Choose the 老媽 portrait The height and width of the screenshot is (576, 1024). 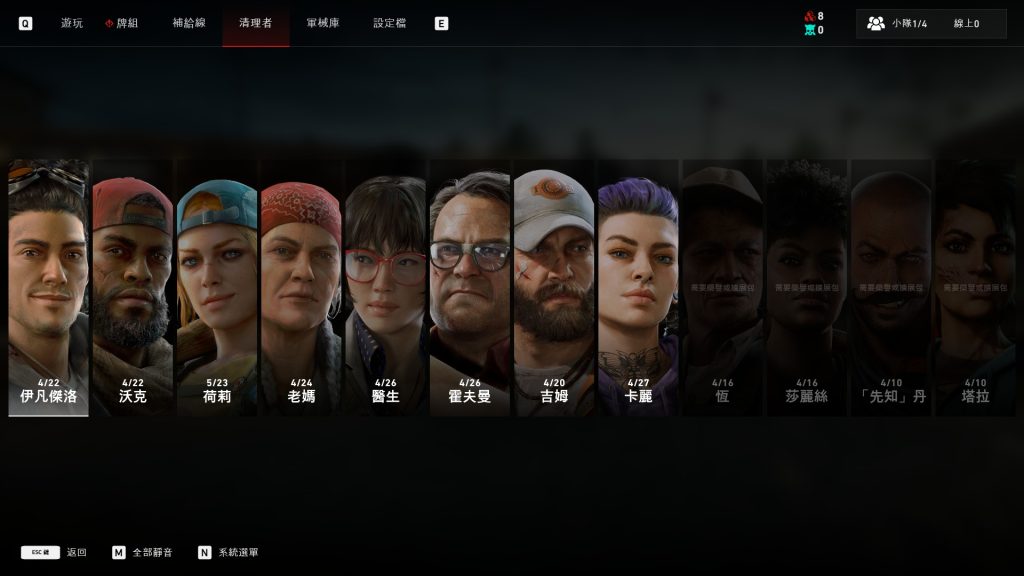coord(301,288)
